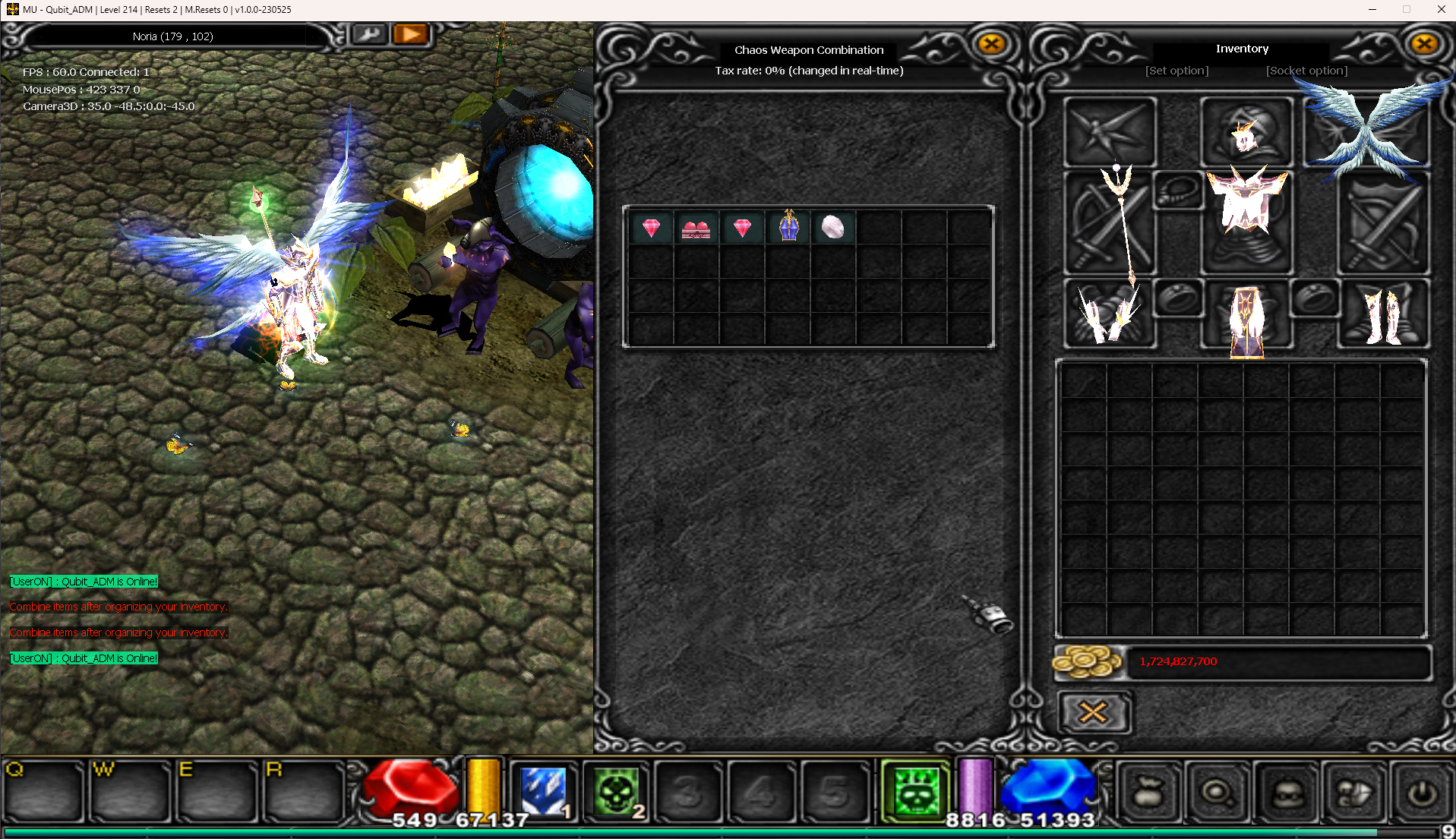Screen dimensions: 1456x839
Task: Open the power button system menu
Action: tap(1421, 793)
